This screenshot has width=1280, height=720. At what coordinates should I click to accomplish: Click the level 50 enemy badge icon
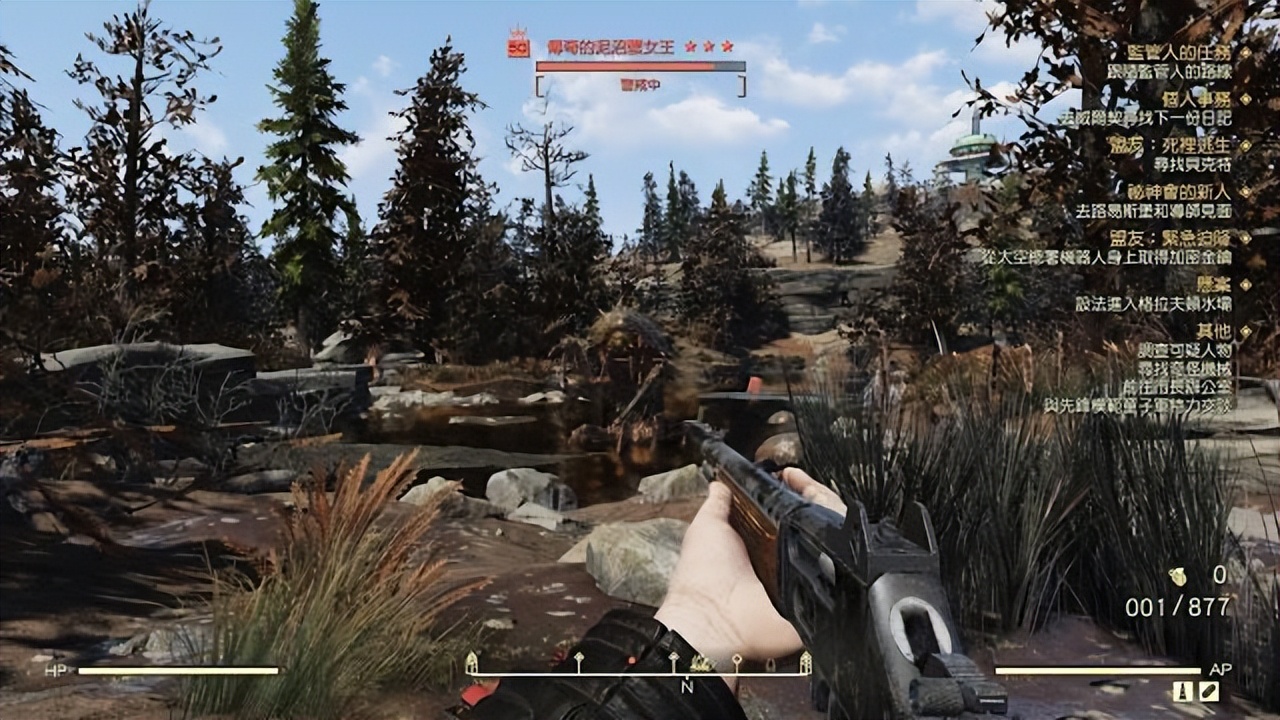pos(518,45)
